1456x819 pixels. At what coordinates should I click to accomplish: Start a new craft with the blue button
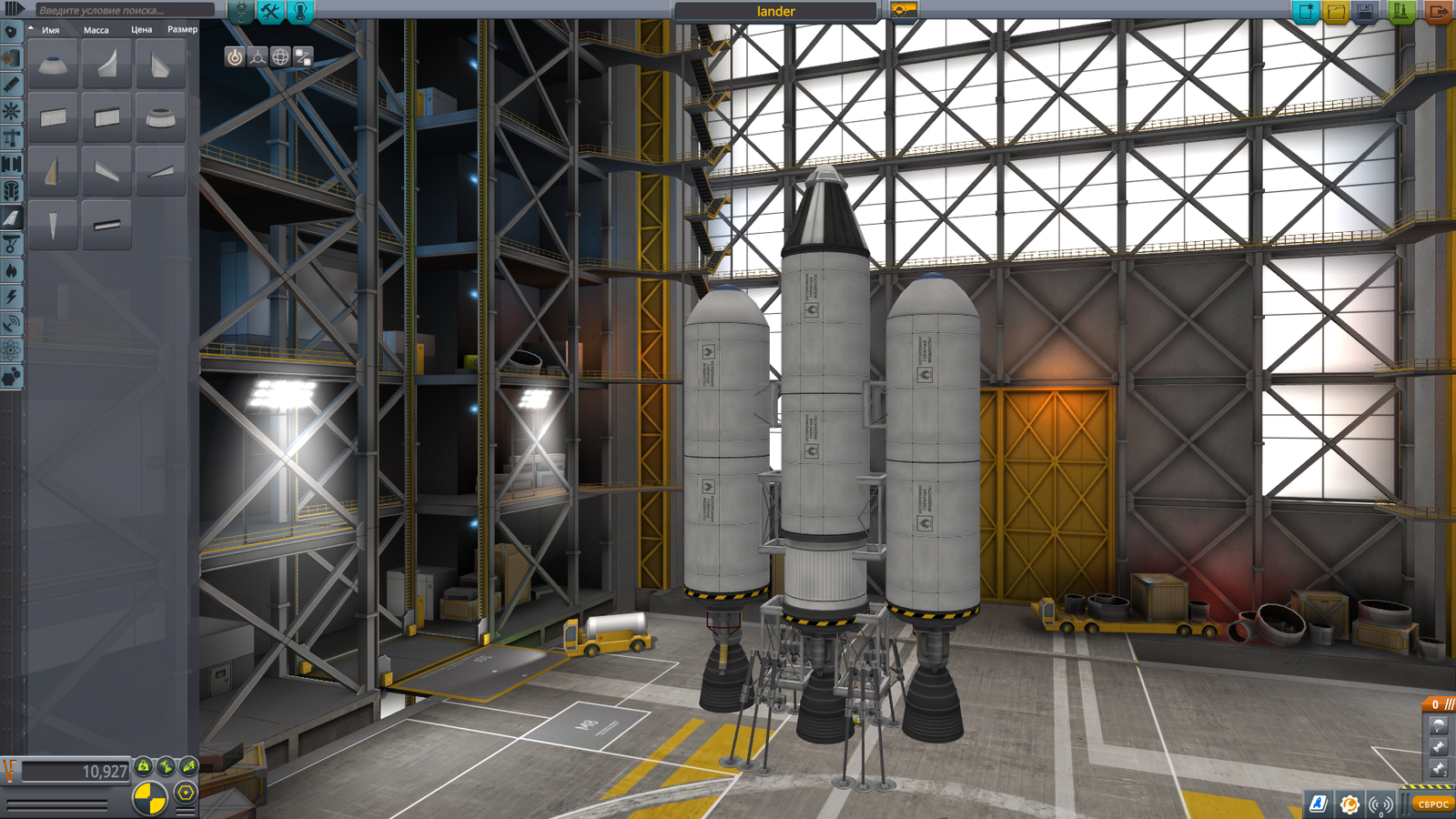click(1306, 12)
